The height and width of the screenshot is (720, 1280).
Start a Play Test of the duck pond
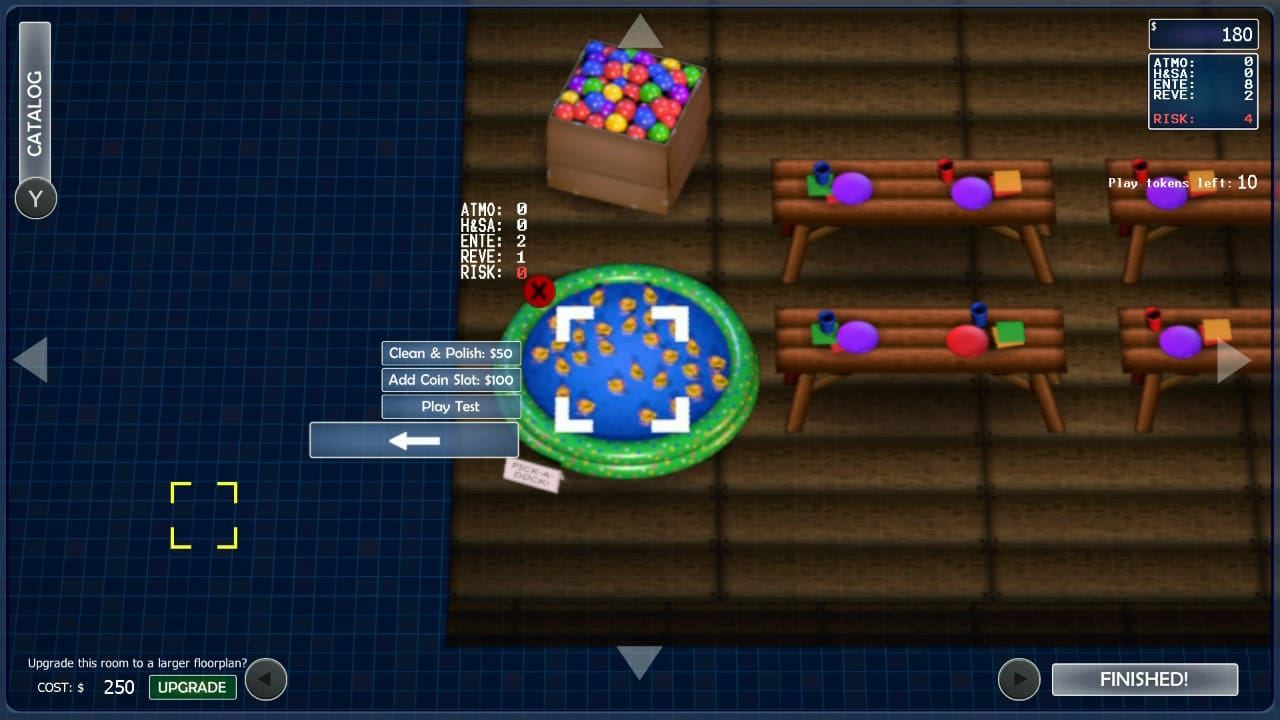[451, 406]
